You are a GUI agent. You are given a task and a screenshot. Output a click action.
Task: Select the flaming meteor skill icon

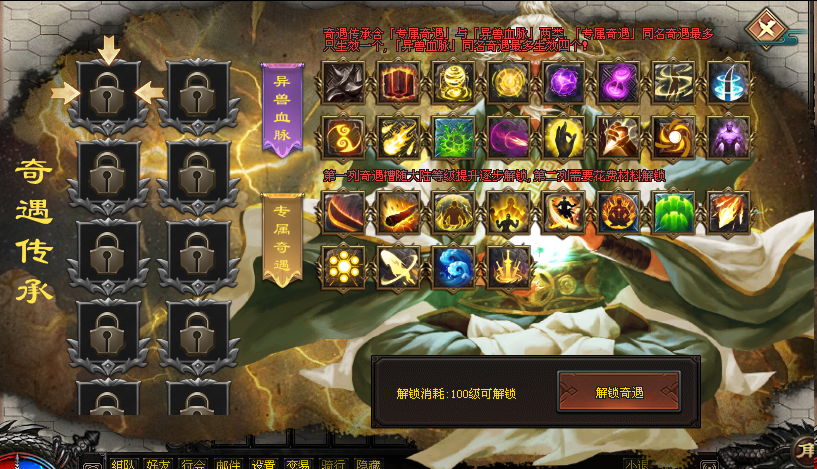click(x=398, y=212)
